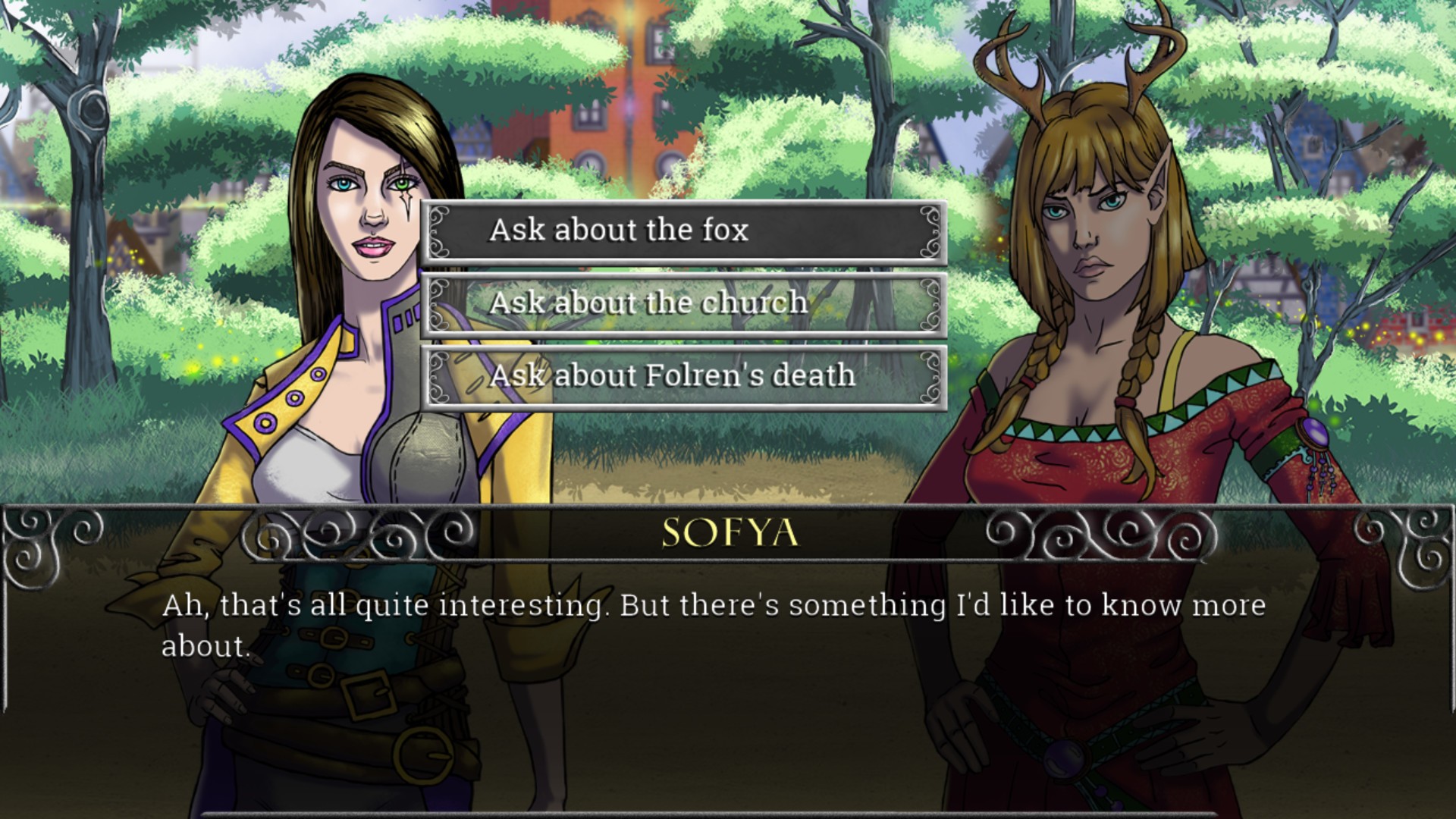Choose "Ask about the fox"
Screen dimensions: 1456x819
pos(683,231)
